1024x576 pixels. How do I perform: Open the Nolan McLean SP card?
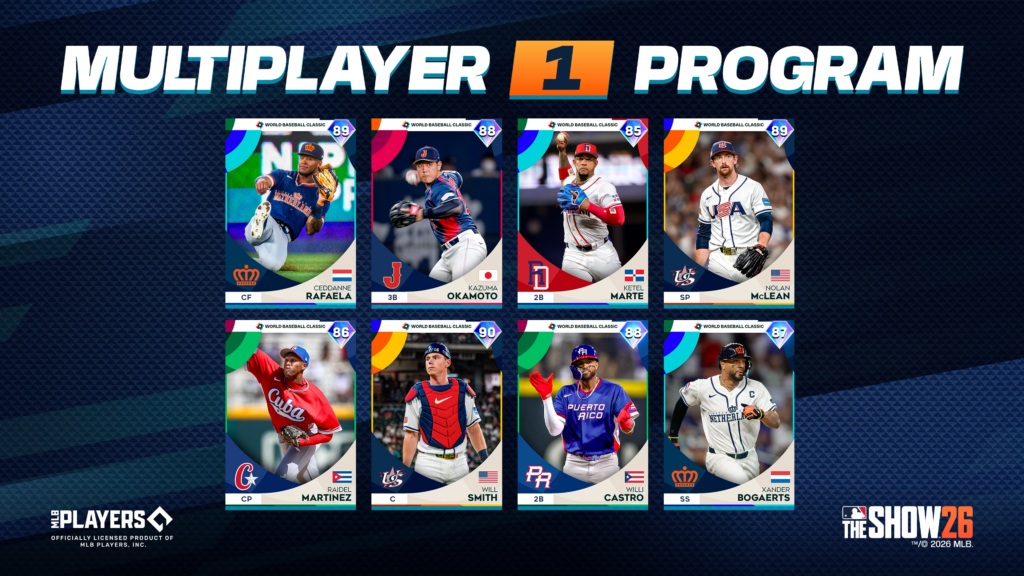click(728, 212)
